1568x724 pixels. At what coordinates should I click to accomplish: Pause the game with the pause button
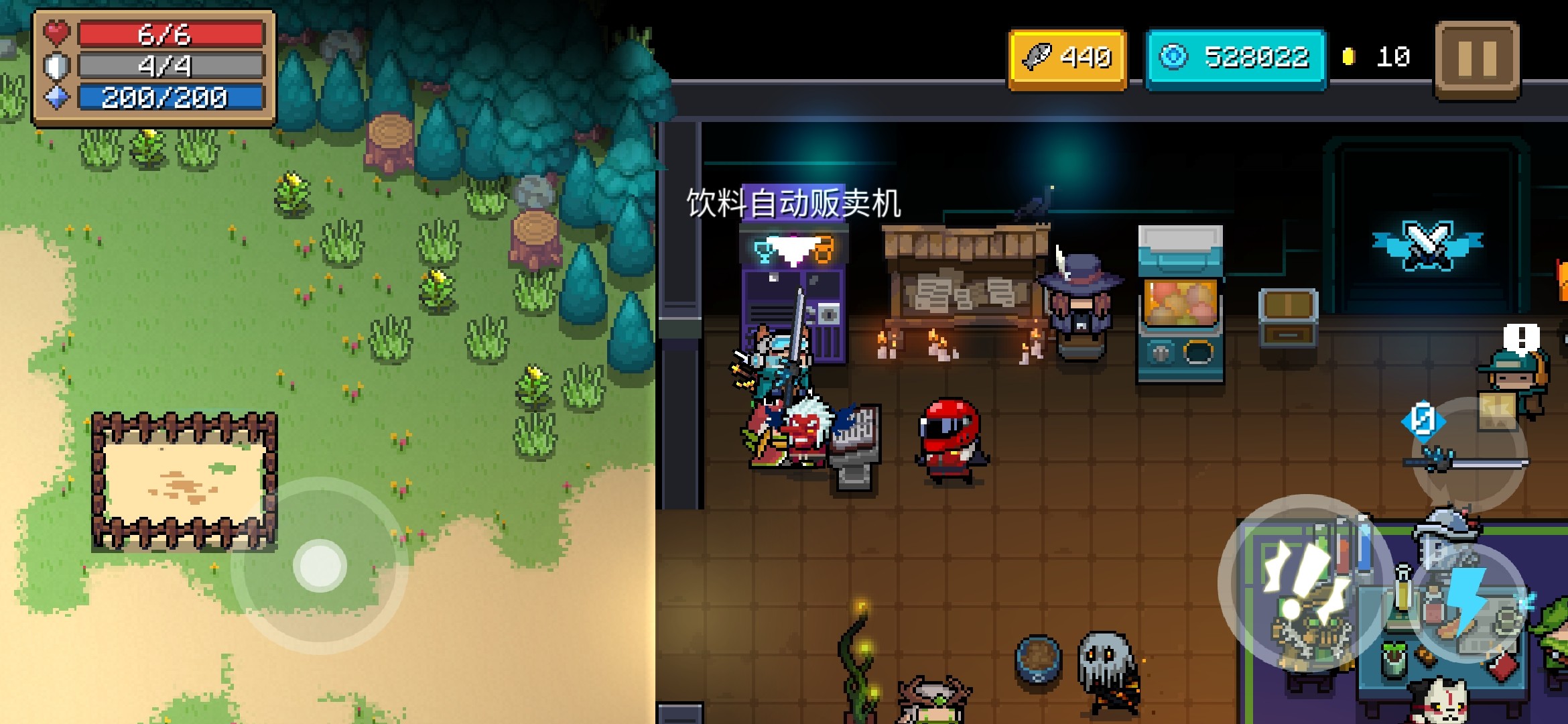(1477, 59)
